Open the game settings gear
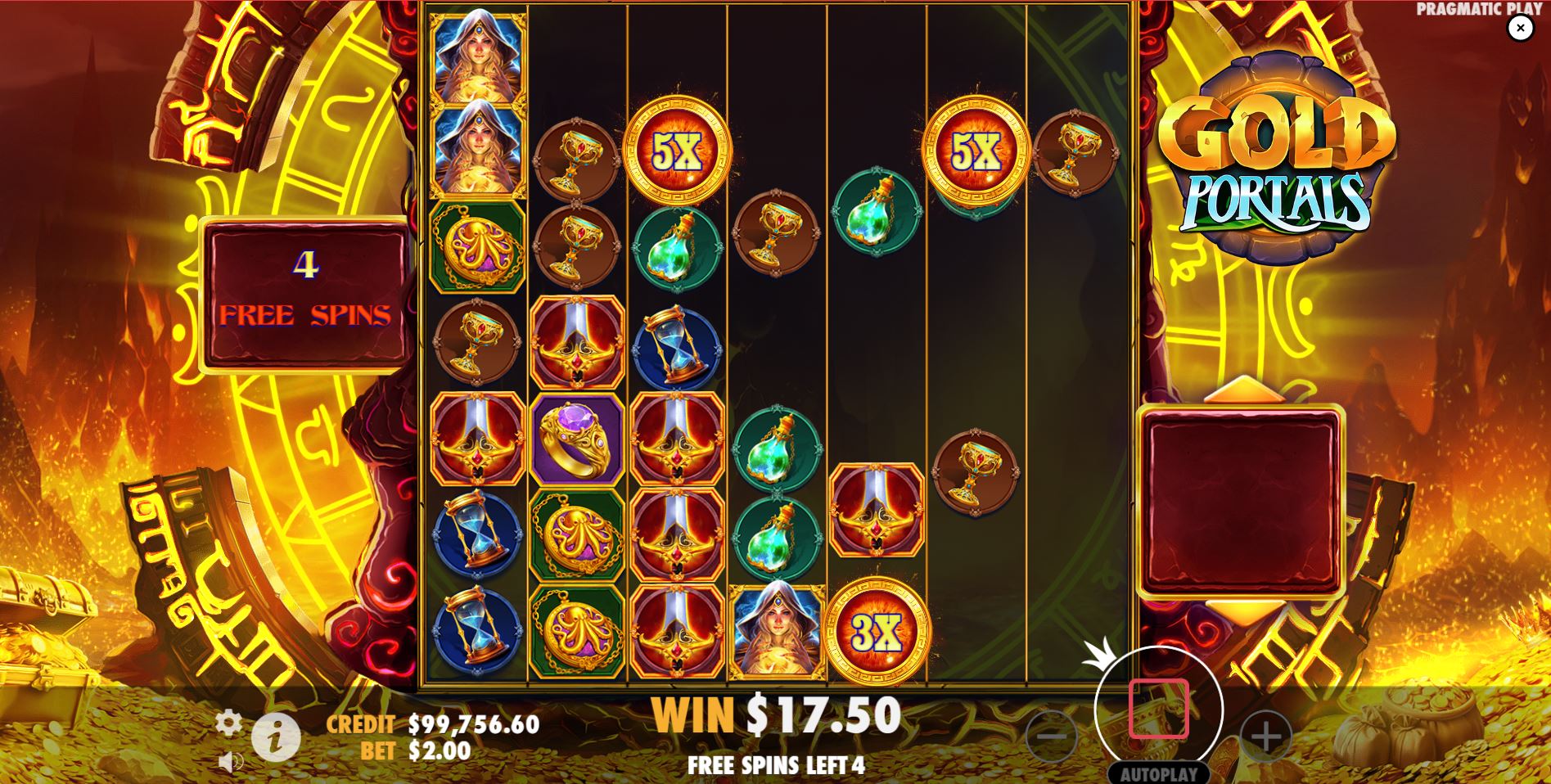Image resolution: width=1551 pixels, height=784 pixels. click(230, 723)
